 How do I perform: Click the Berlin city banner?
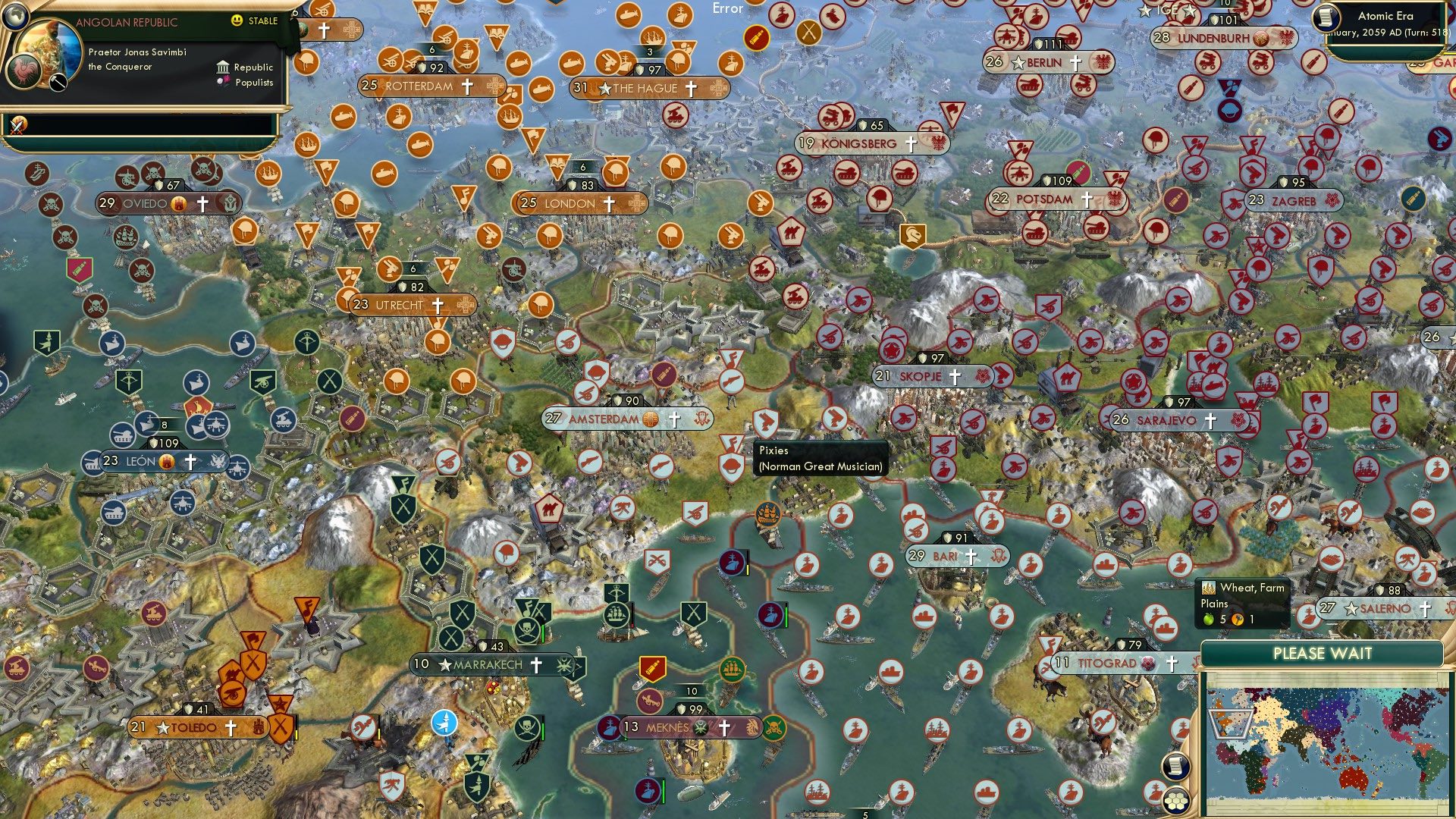pos(1043,64)
